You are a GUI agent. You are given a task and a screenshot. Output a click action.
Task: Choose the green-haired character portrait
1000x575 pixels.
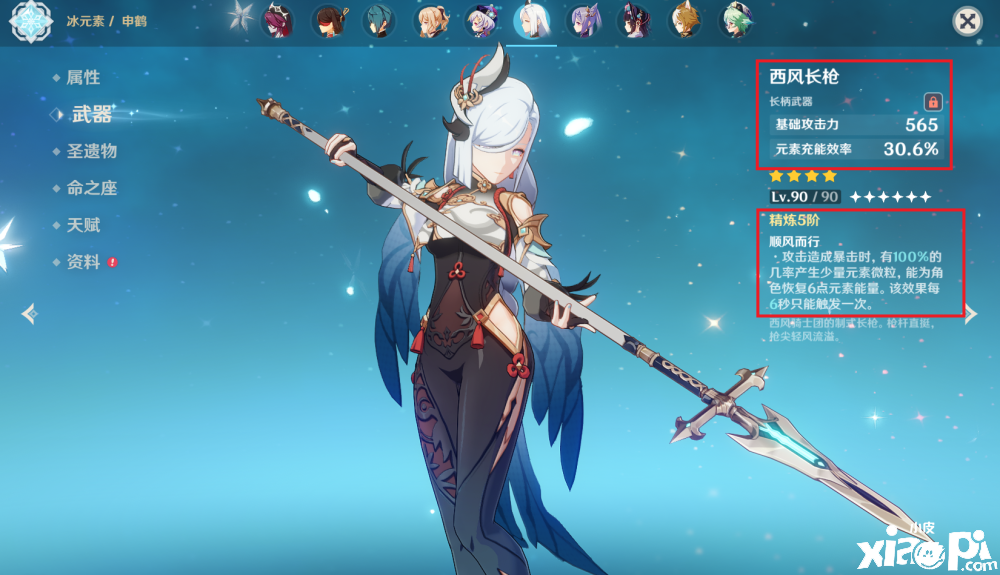(x=737, y=21)
